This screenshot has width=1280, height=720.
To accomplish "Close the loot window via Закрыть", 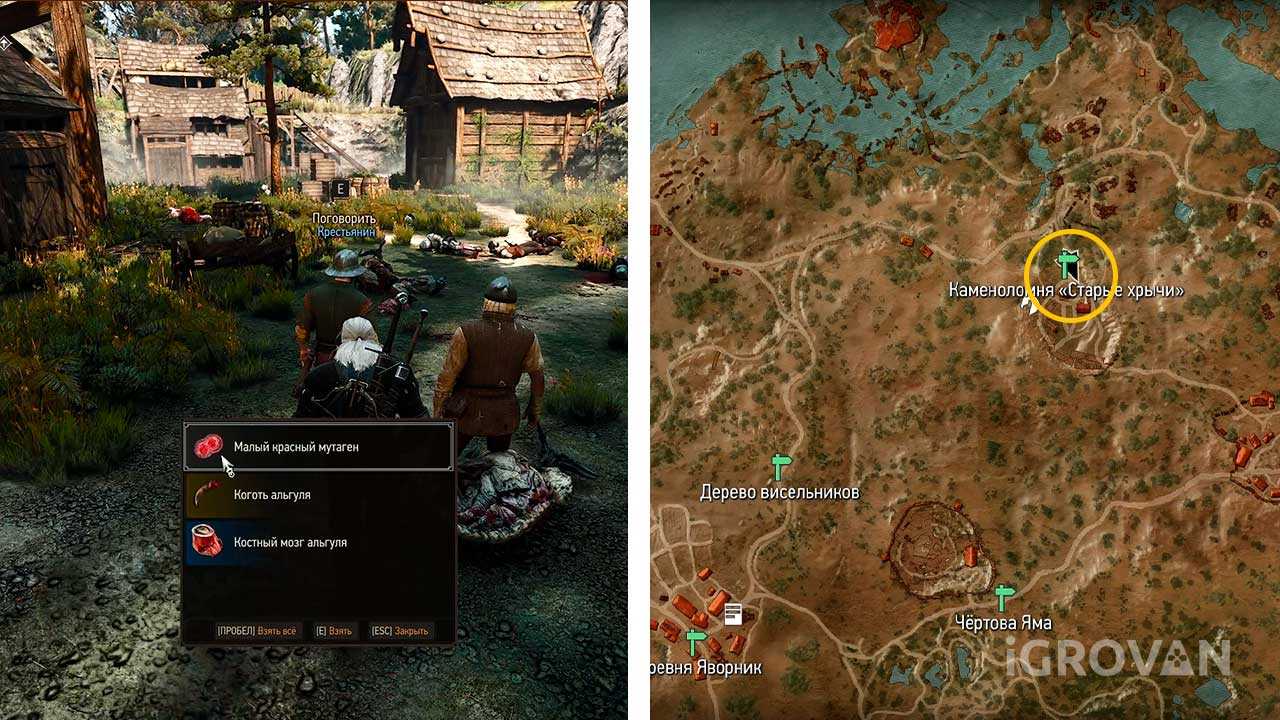I will (x=400, y=631).
